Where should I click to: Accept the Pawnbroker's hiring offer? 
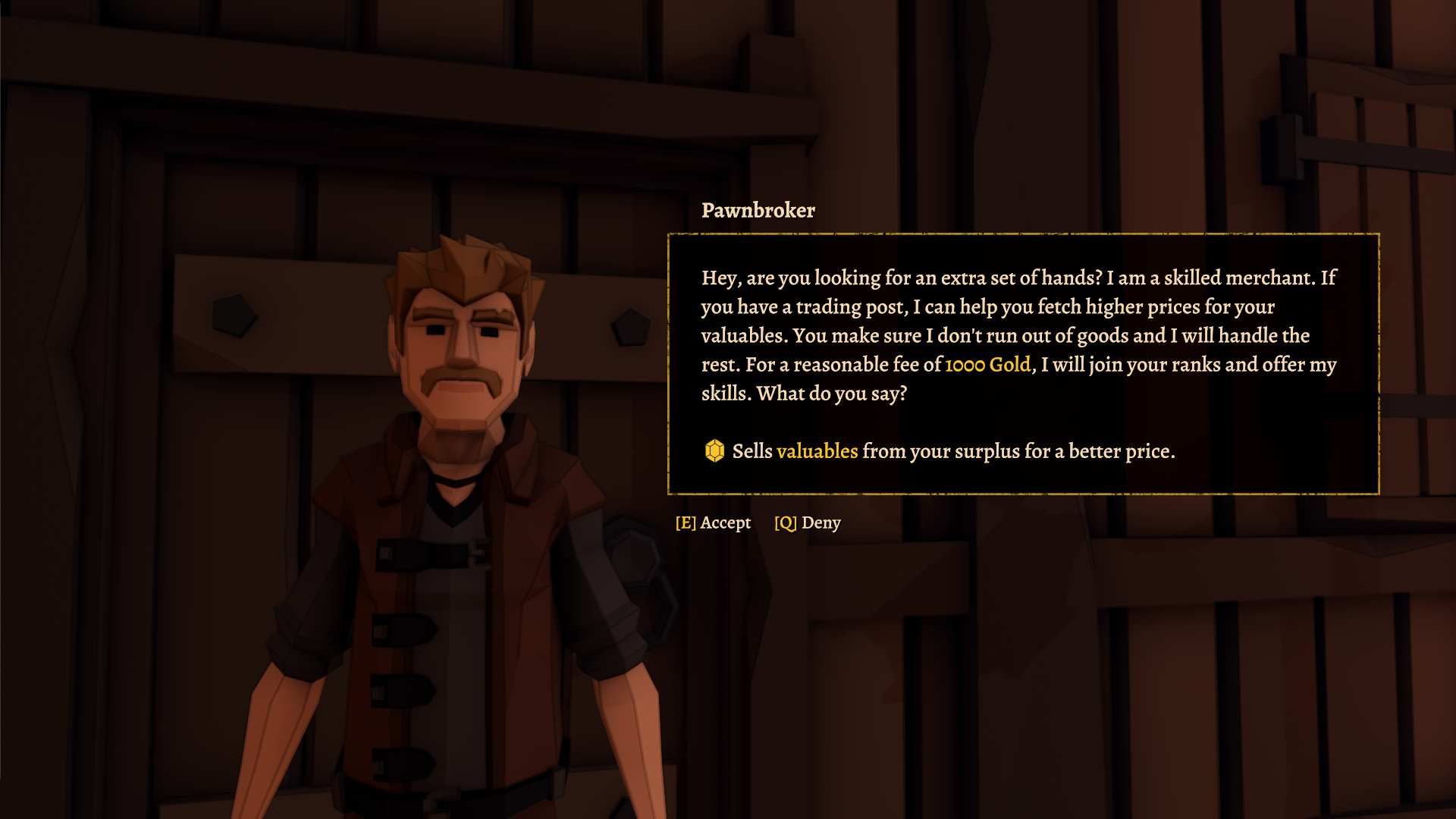point(713,522)
